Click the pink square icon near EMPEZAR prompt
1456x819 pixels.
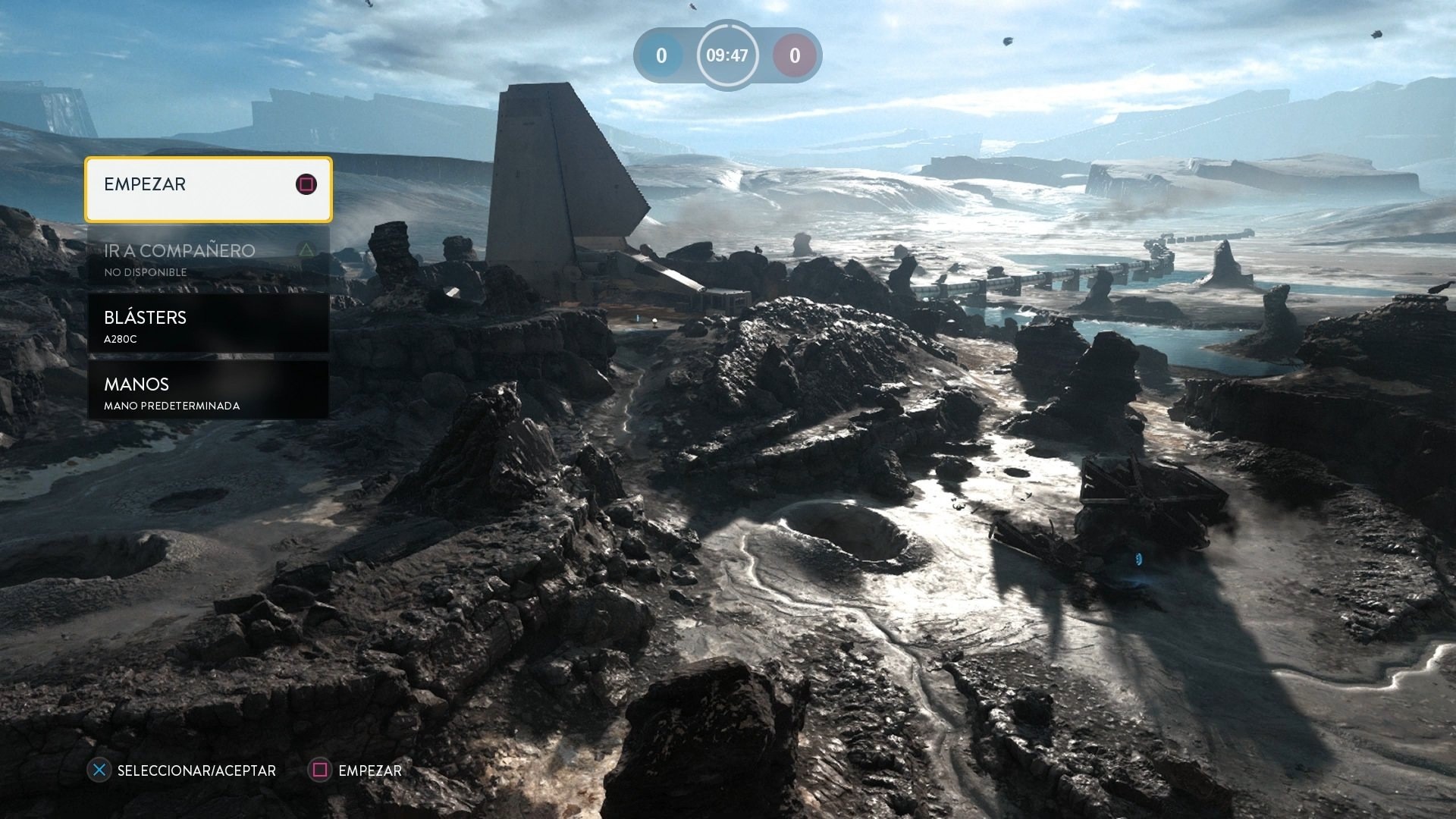(x=321, y=770)
